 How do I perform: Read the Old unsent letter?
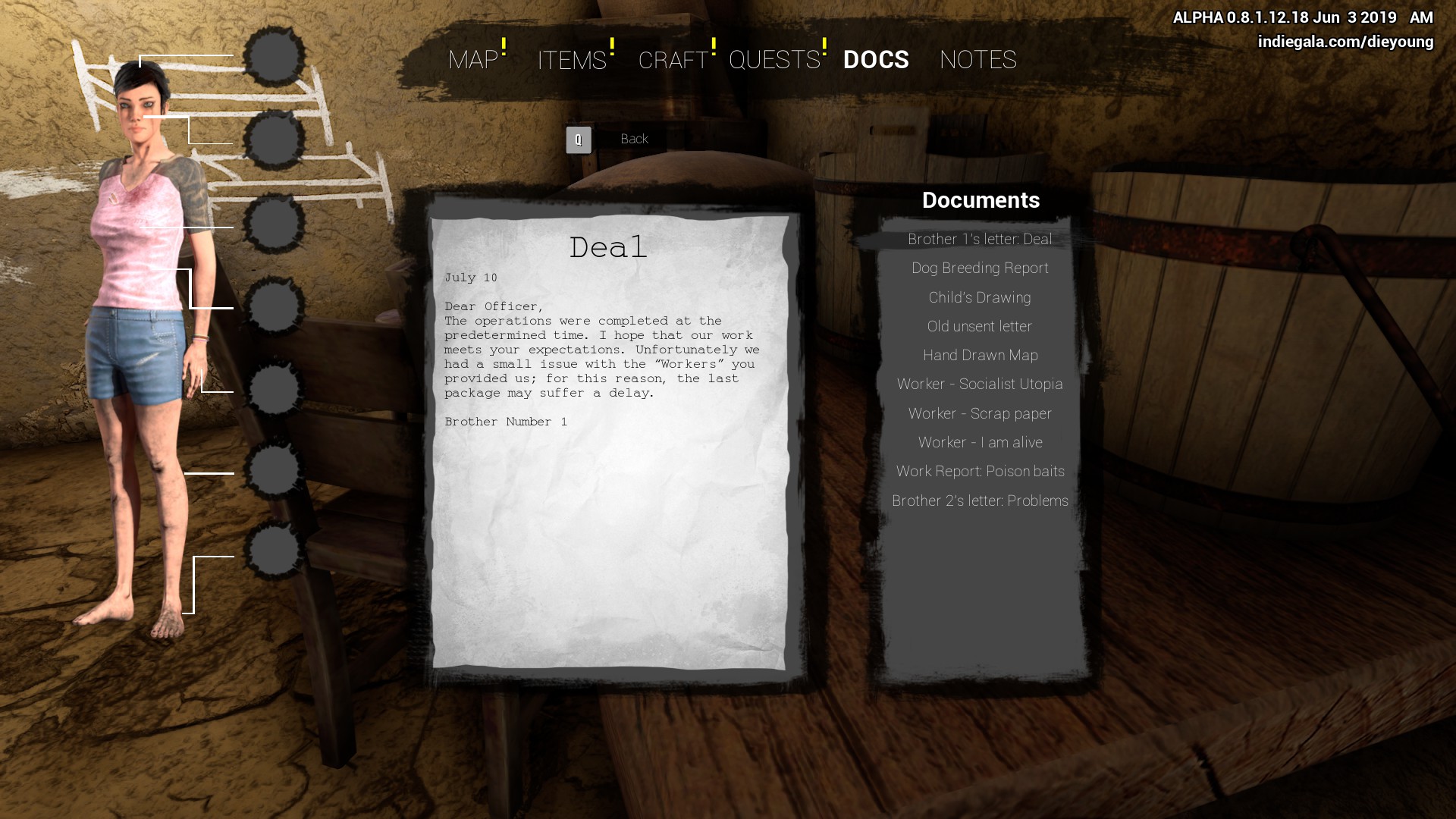tap(980, 327)
